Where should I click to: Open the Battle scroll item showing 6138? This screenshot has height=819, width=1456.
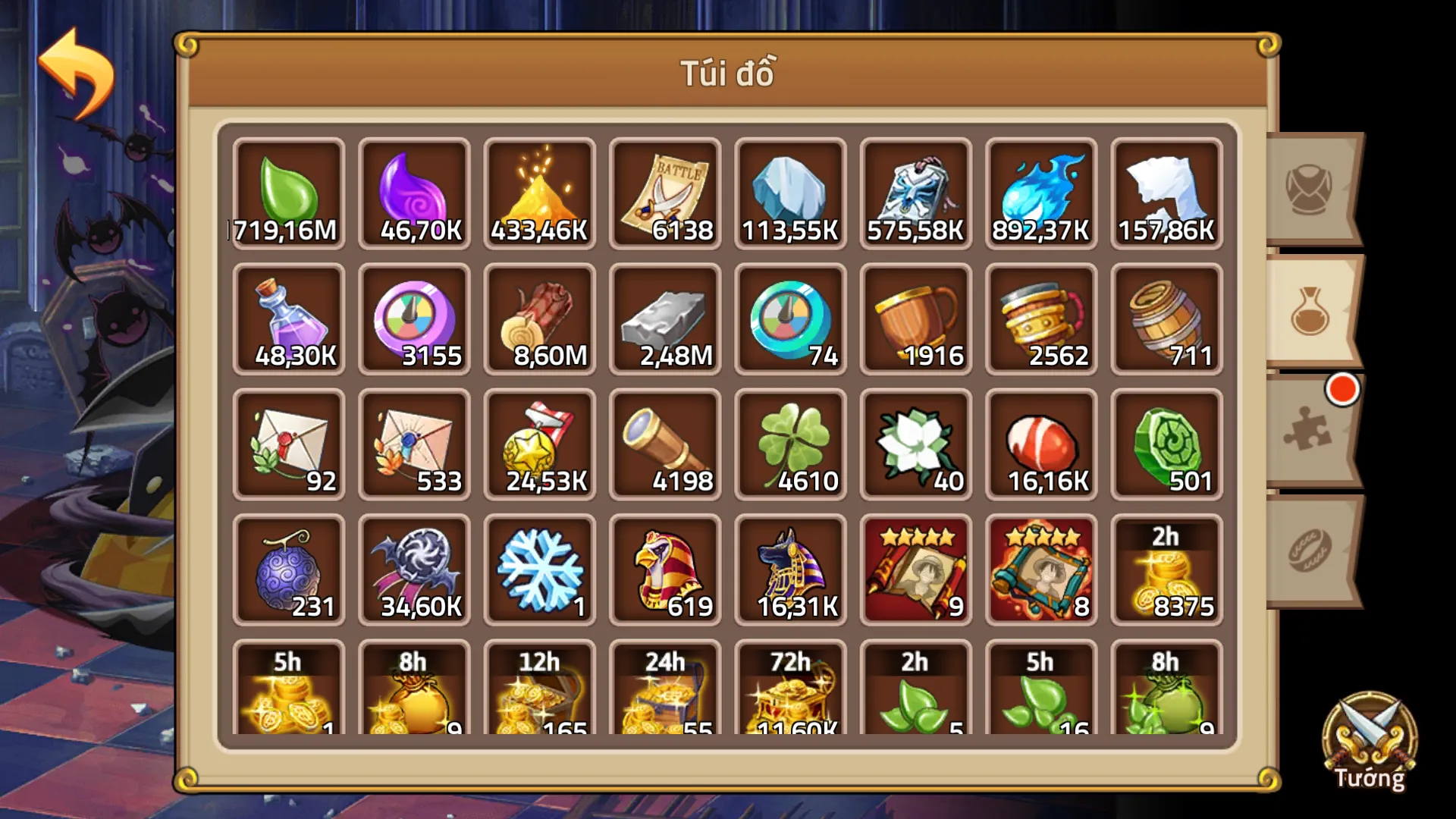[665, 193]
